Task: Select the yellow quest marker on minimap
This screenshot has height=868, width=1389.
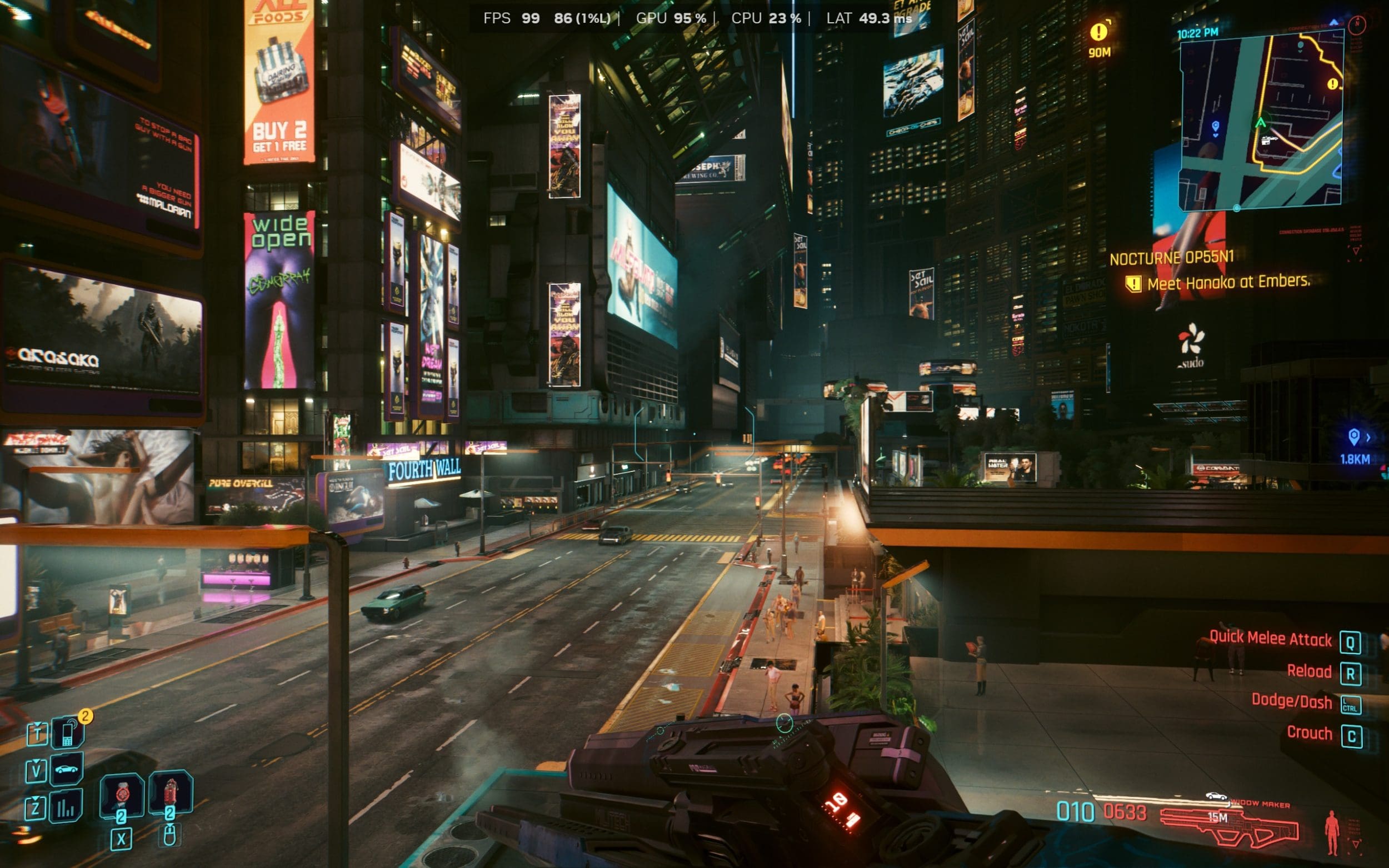Action: pos(1333,84)
